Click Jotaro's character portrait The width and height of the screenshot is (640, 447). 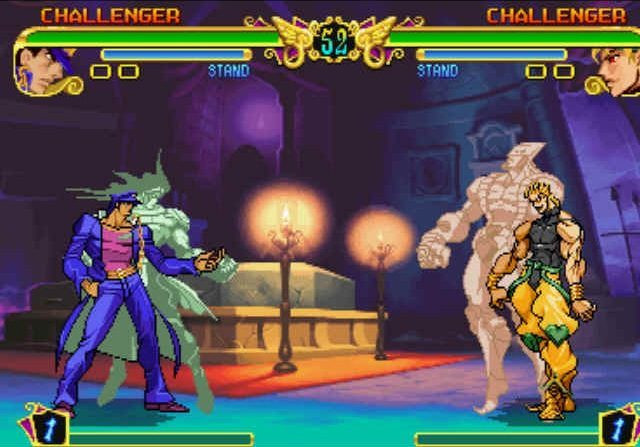pyautogui.click(x=36, y=68)
